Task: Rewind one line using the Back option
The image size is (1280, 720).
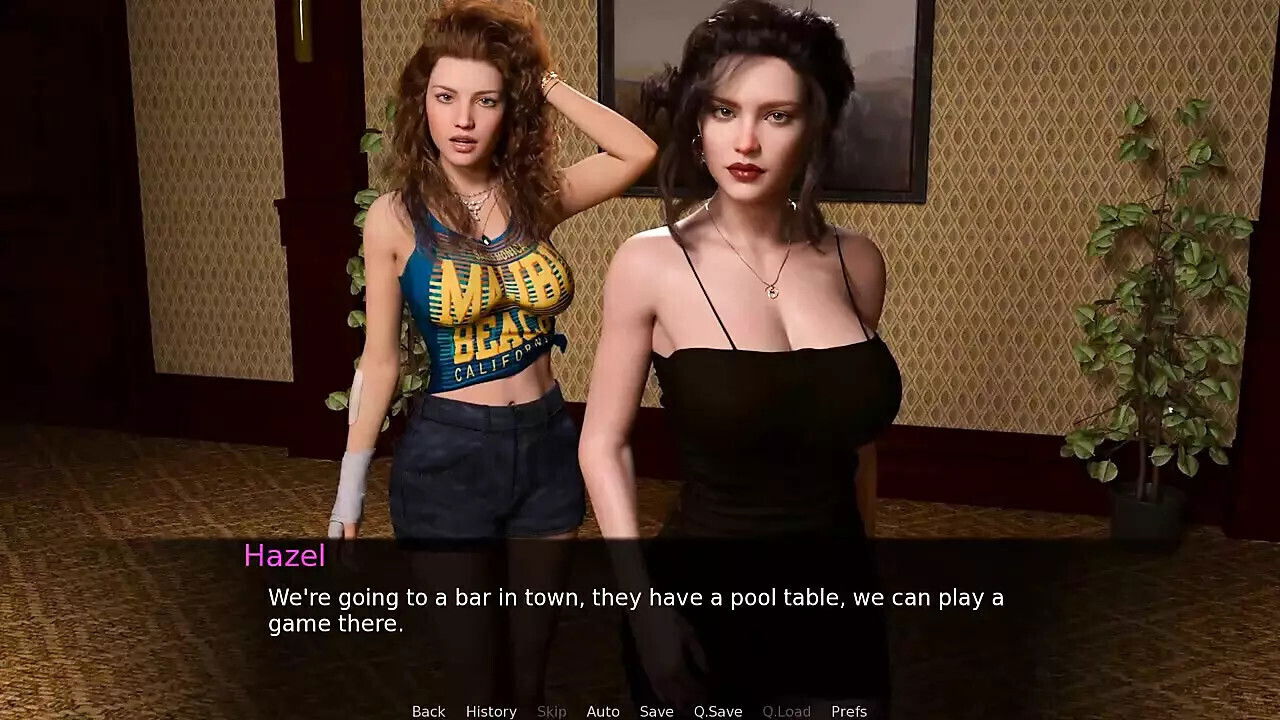Action: tap(428, 711)
